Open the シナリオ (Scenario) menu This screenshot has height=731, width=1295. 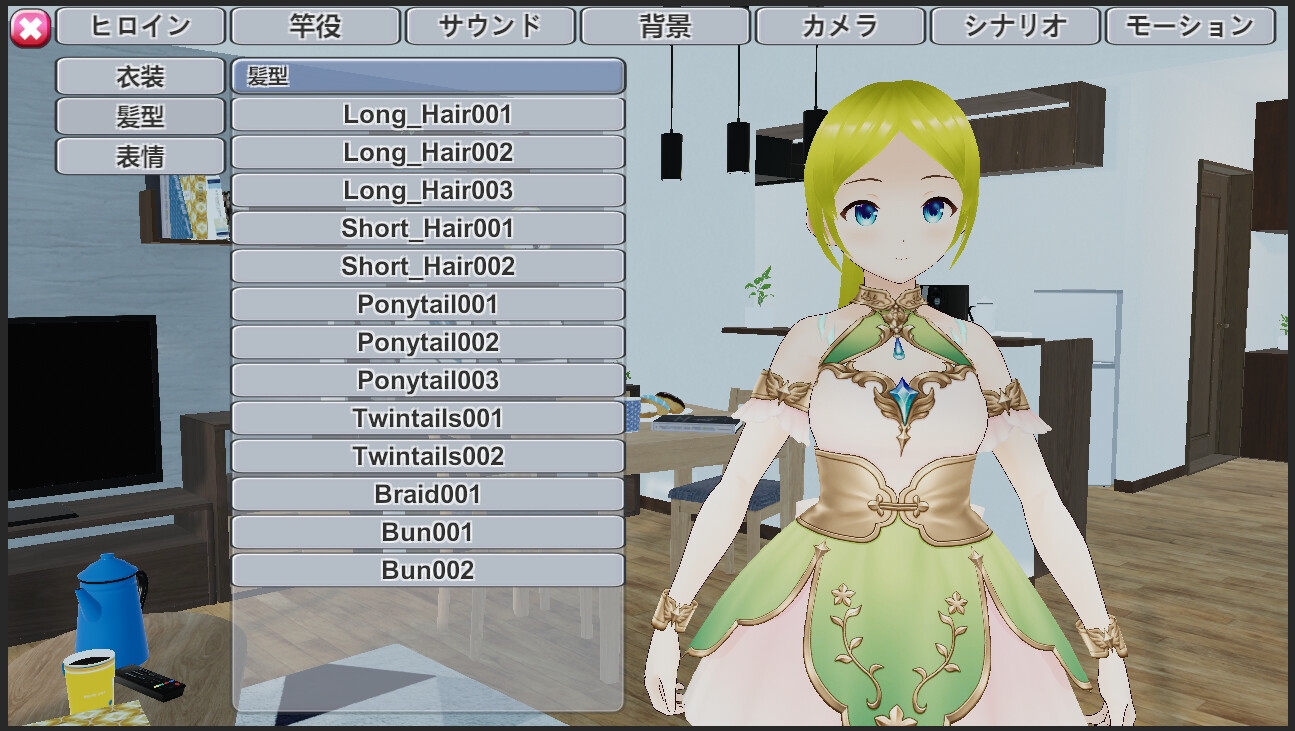[1015, 25]
